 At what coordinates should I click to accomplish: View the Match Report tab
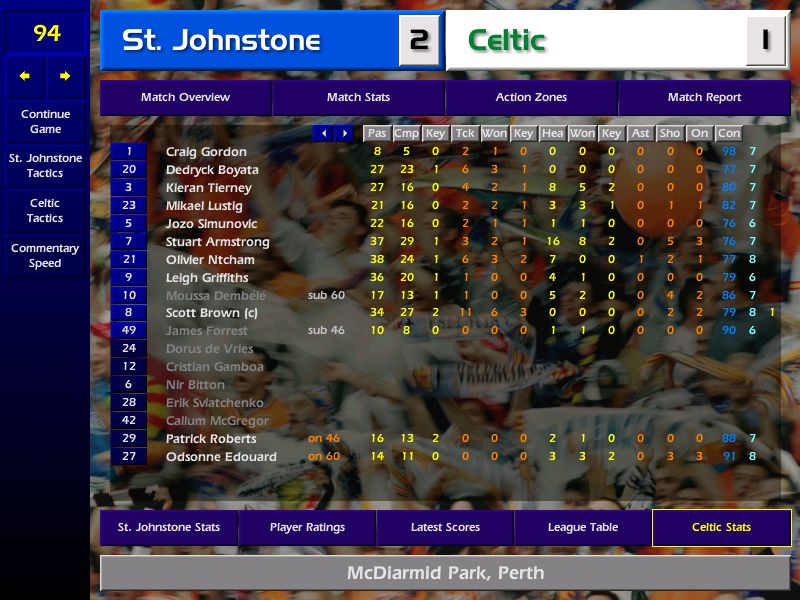click(x=704, y=98)
